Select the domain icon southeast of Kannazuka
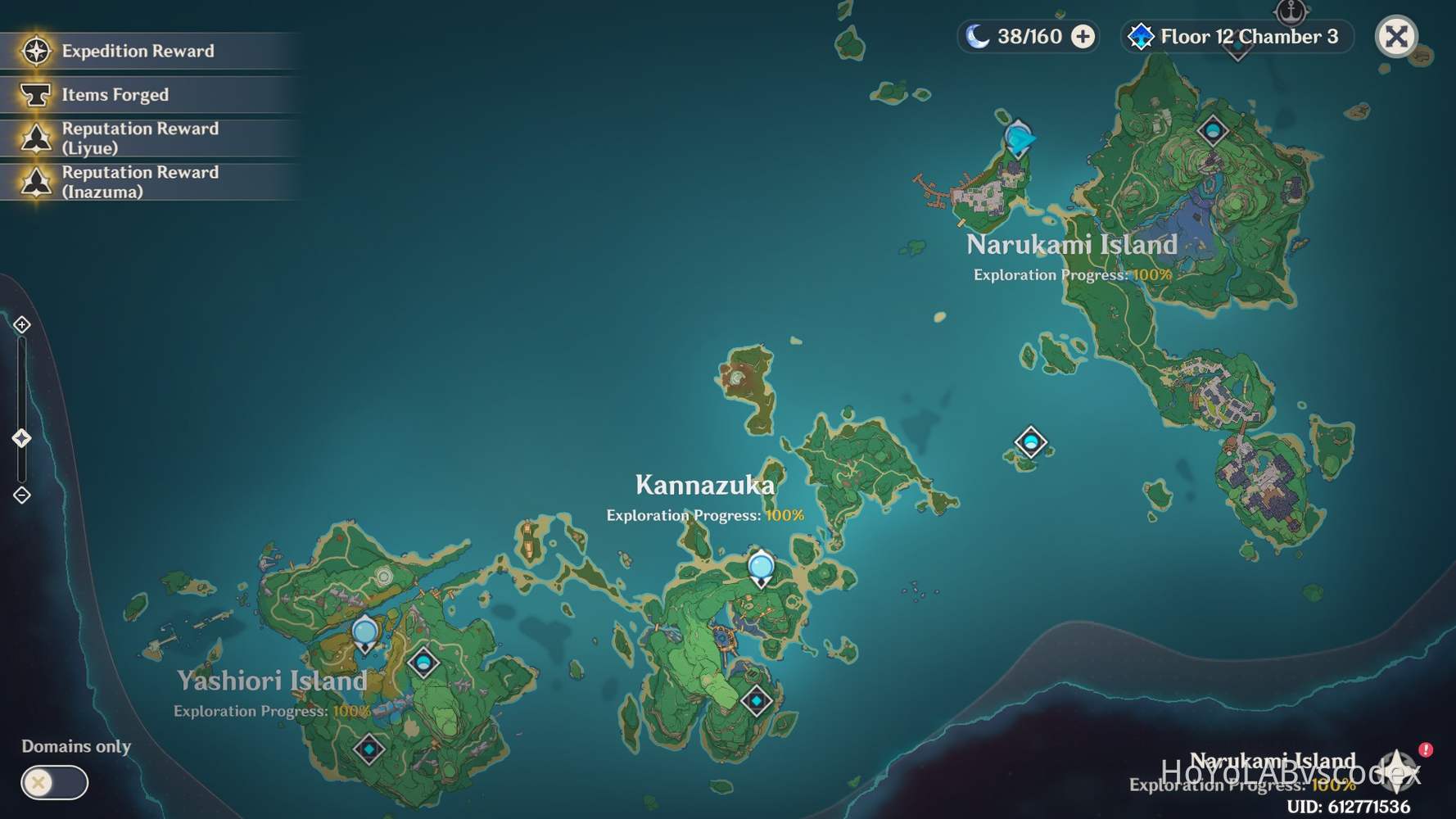This screenshot has width=1456, height=819. 755,700
